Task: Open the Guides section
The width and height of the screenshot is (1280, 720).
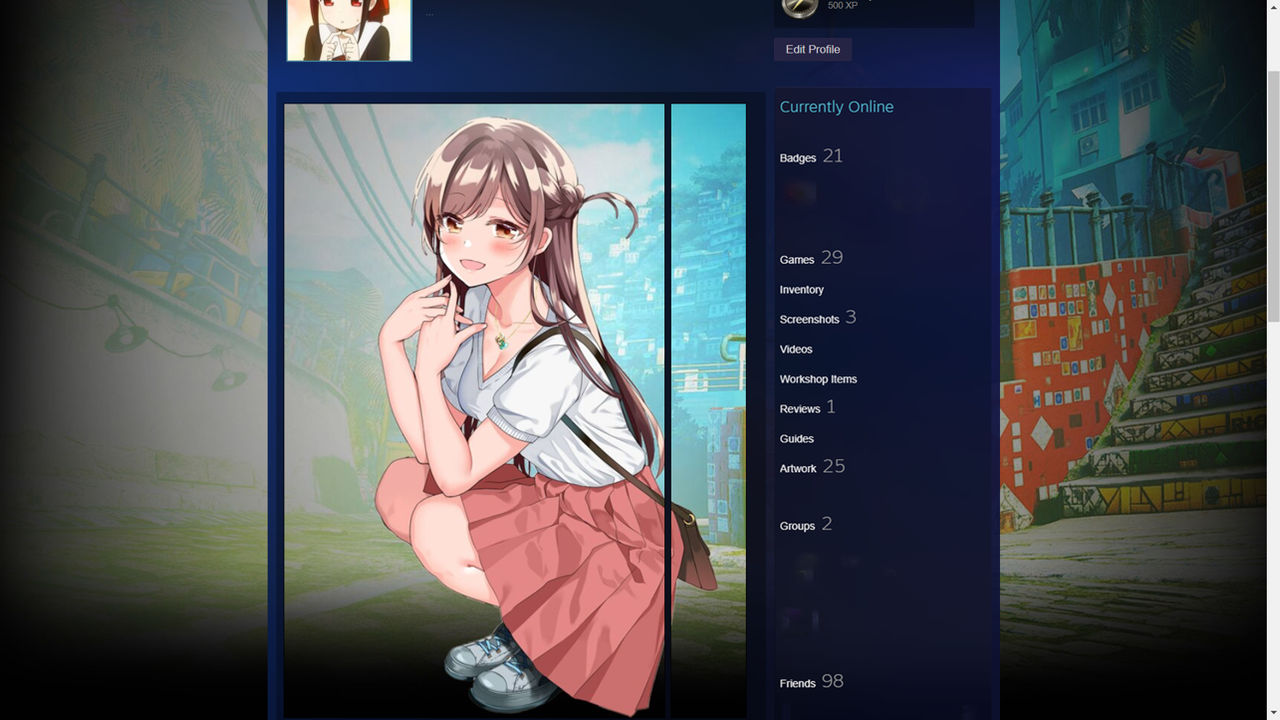Action: coord(796,438)
